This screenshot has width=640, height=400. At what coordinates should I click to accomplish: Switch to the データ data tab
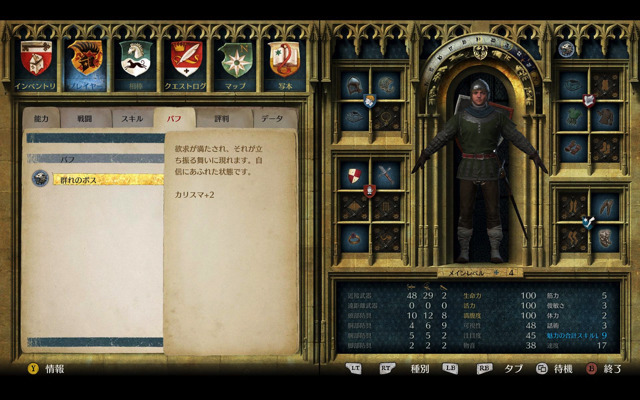(x=272, y=118)
